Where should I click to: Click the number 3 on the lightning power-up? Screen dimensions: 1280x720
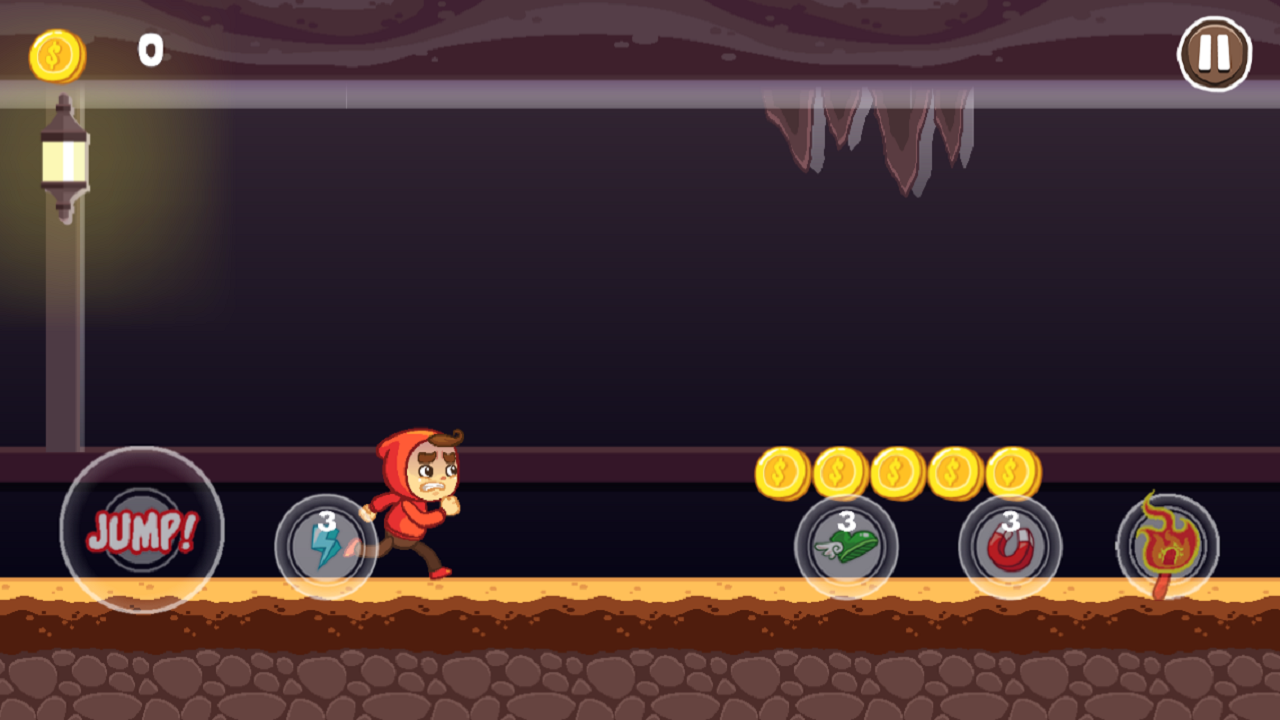click(325, 520)
